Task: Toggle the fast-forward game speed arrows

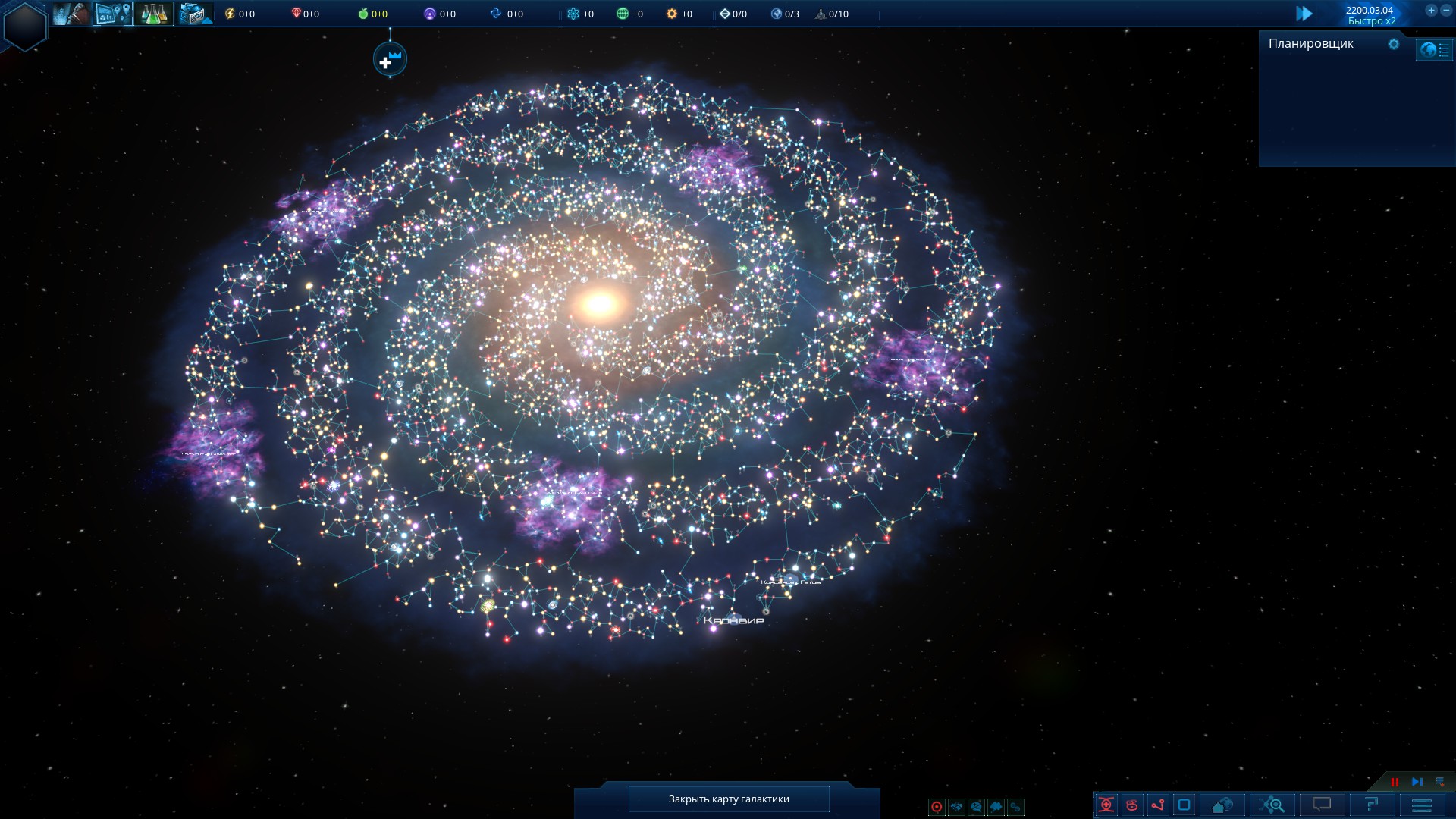Action: coord(1304,14)
